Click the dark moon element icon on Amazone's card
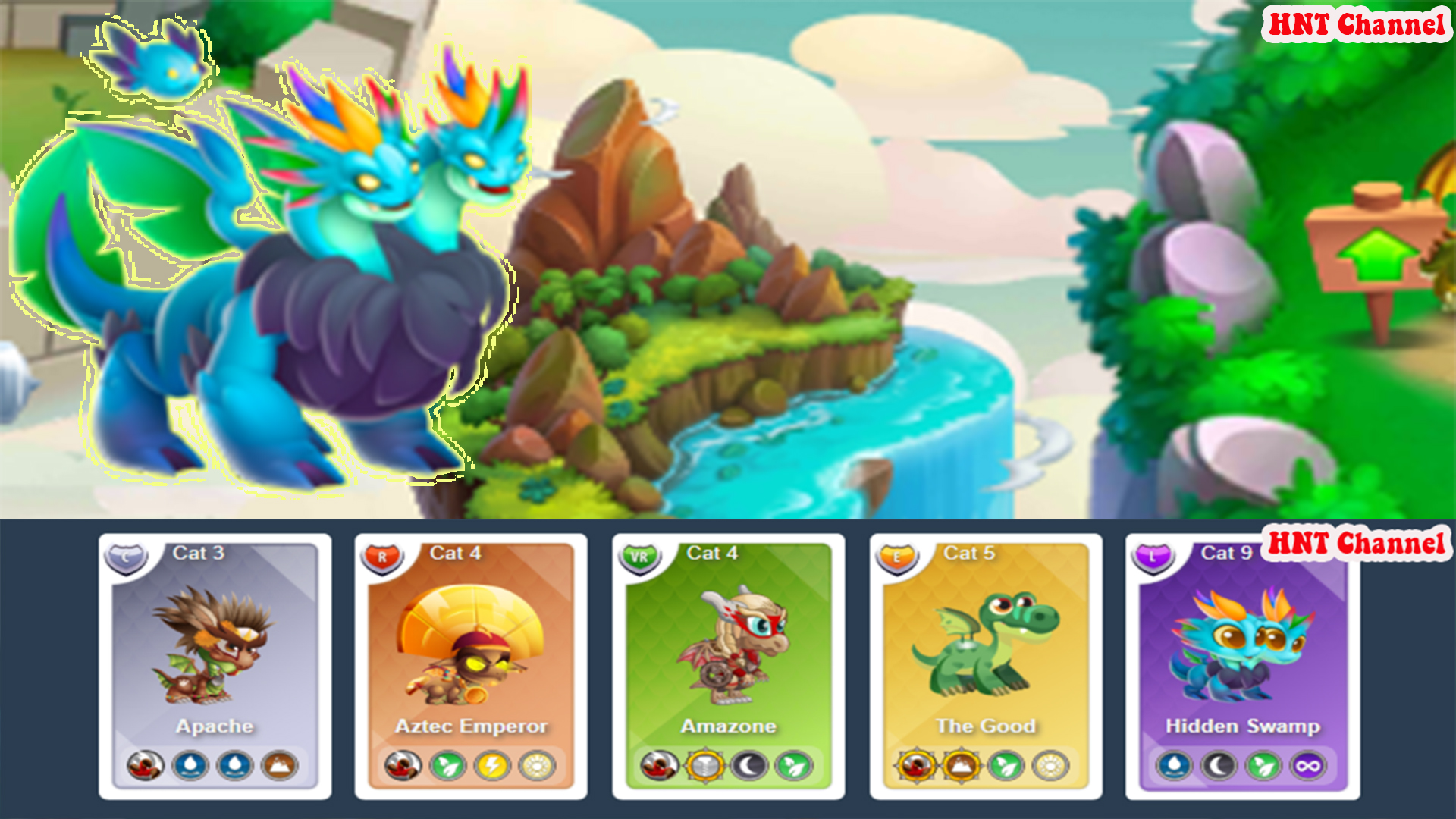Viewport: 1456px width, 819px height. [x=750, y=766]
